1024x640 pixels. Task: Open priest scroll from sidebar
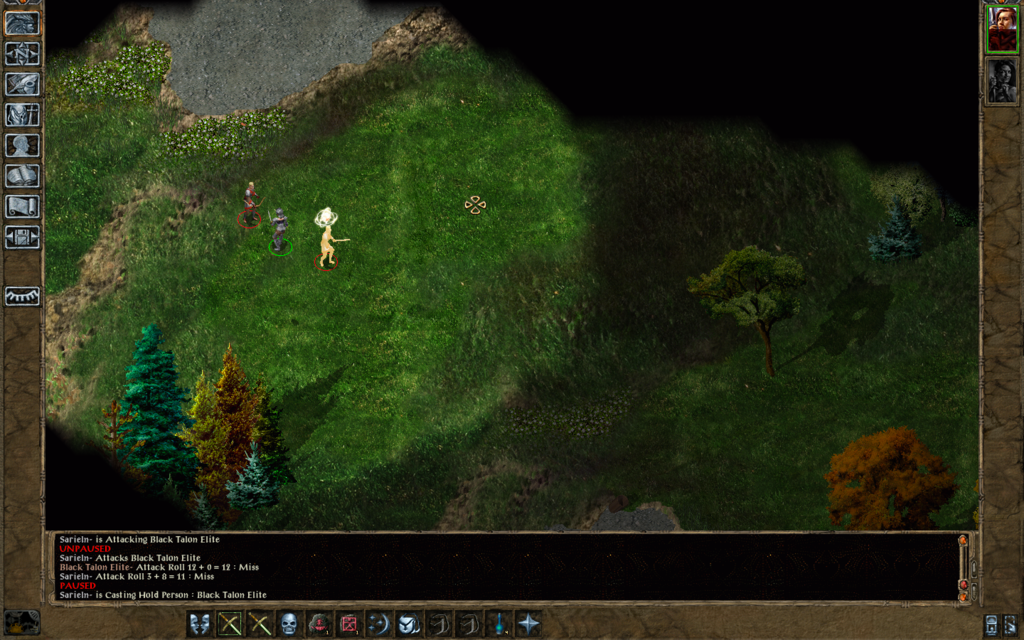pyautogui.click(x=22, y=206)
